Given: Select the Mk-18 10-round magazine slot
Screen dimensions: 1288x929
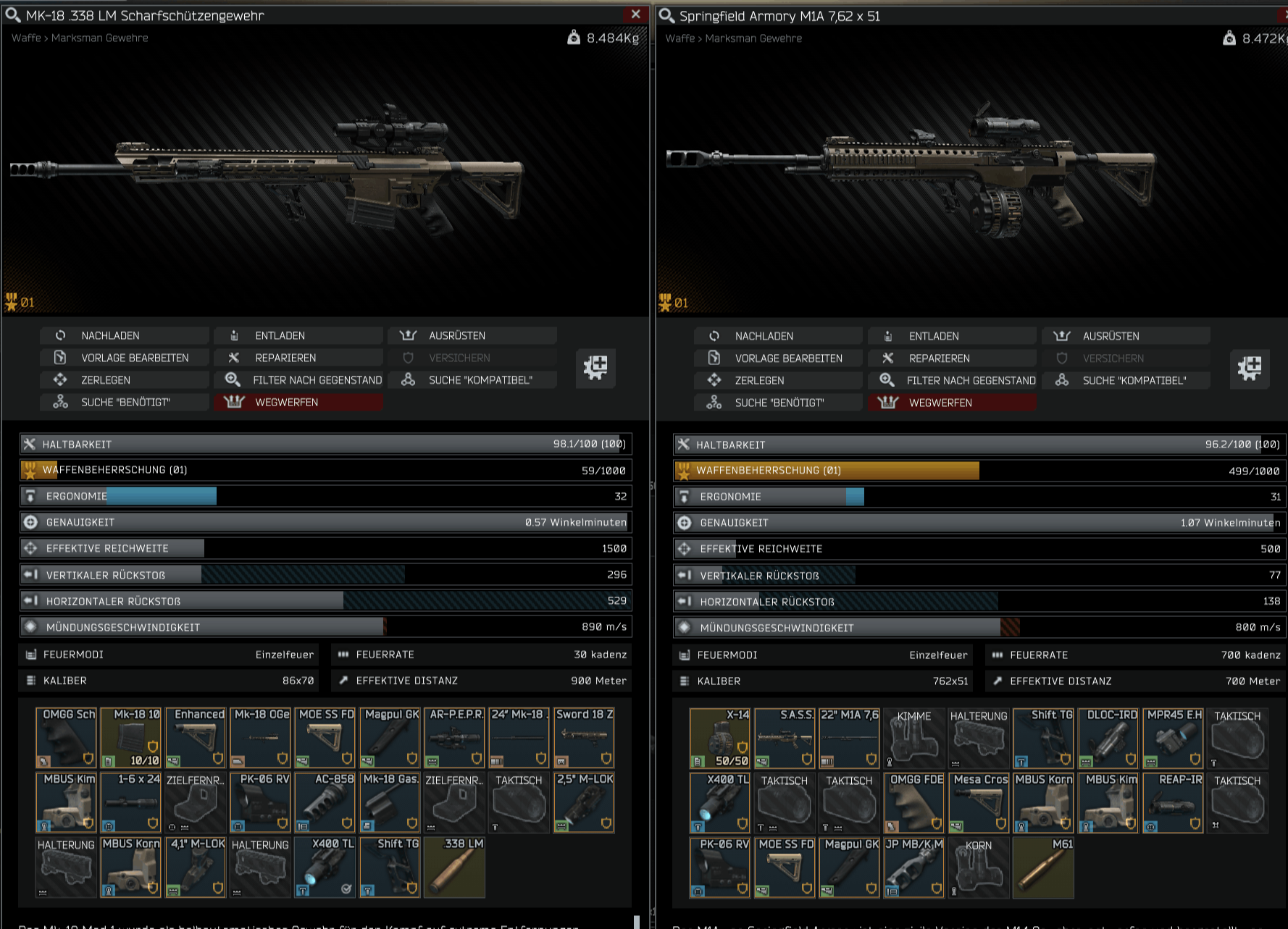Looking at the screenshot, I should pos(131,738).
